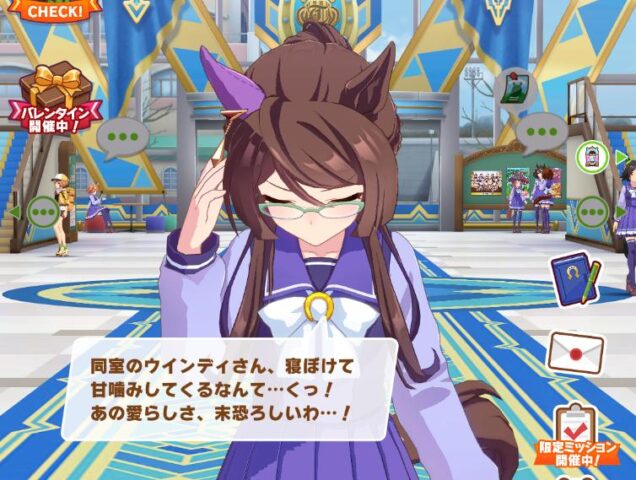
Task: Open the orange CHECK! banner
Action: coord(52,10)
